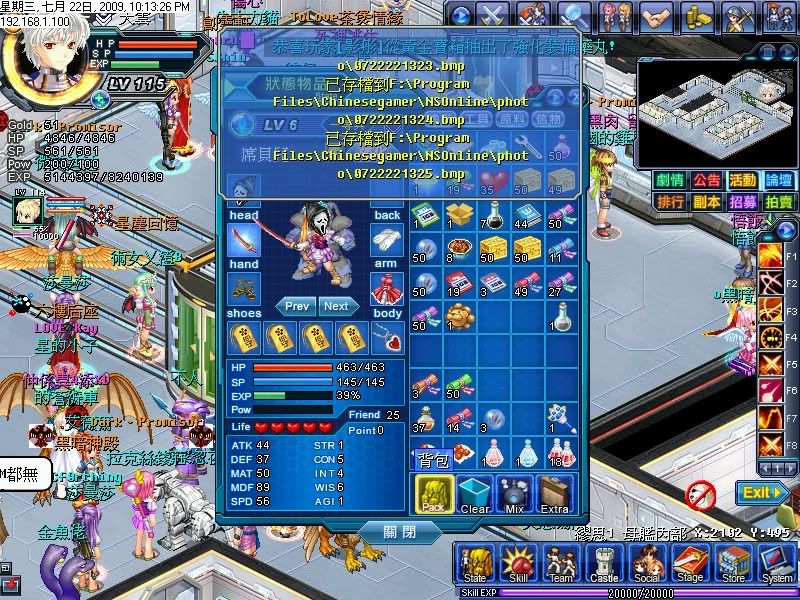Select the Pack backpack tab
The image size is (800, 600).
click(434, 494)
